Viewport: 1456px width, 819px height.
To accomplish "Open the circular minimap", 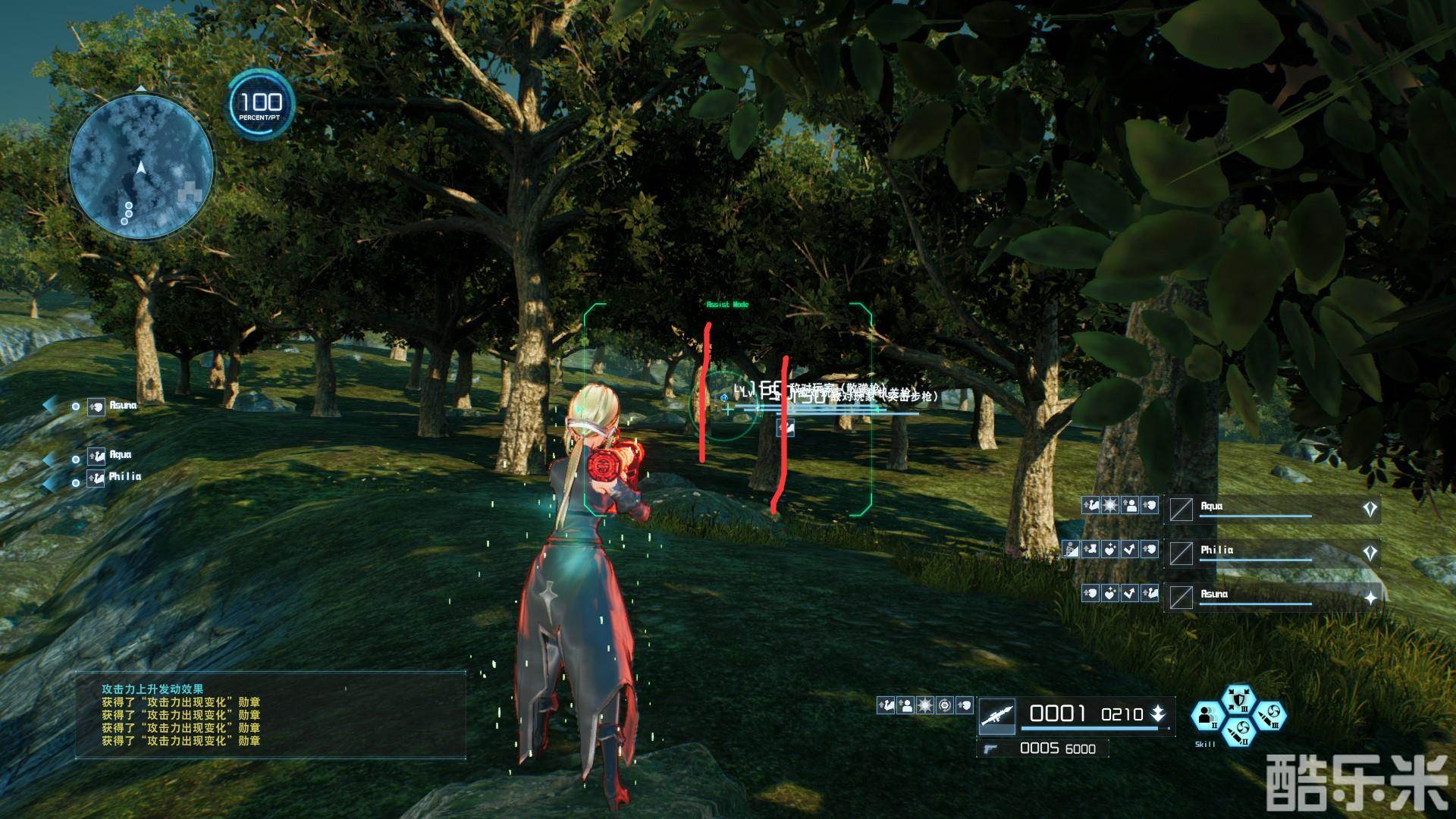I will click(141, 167).
